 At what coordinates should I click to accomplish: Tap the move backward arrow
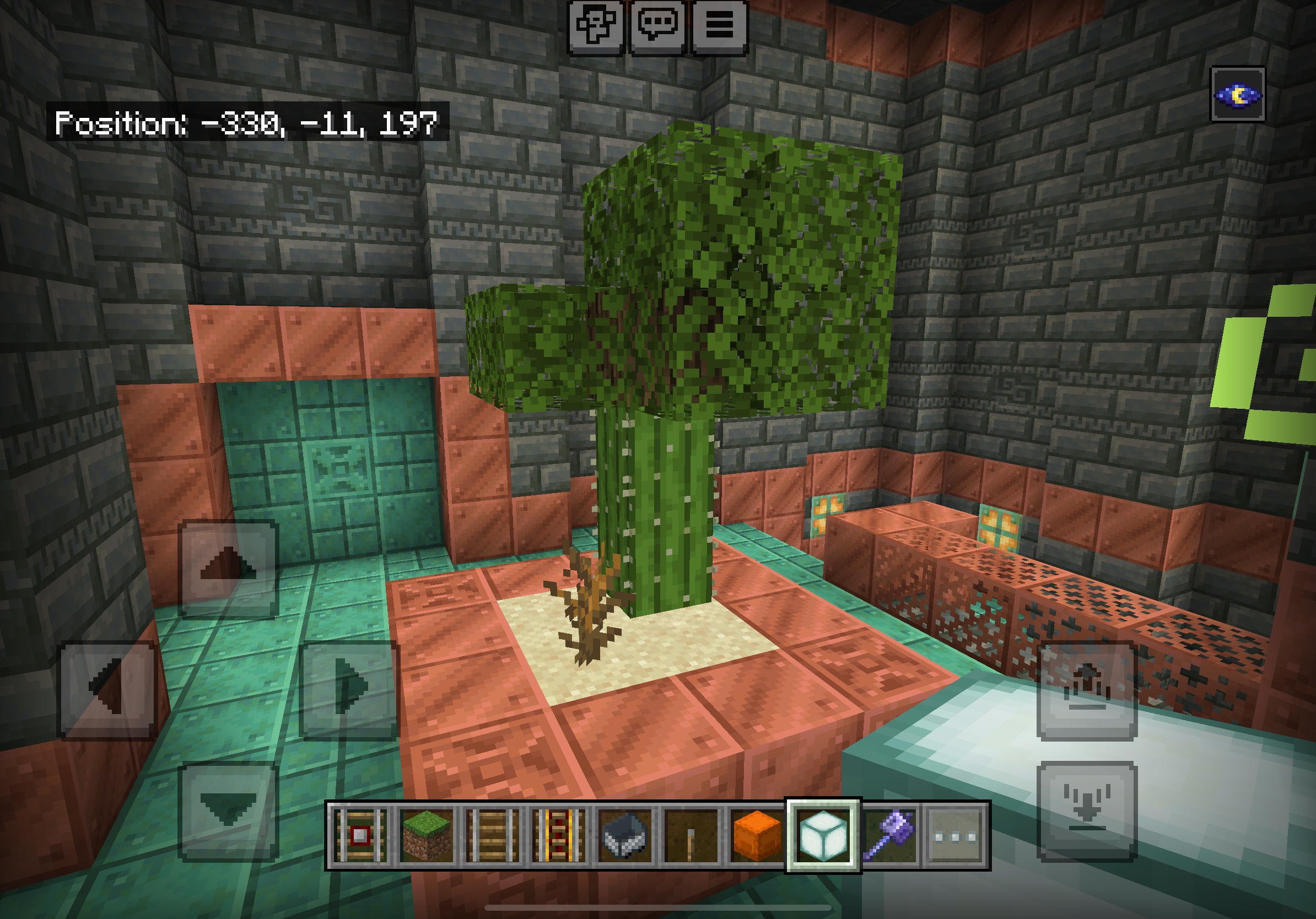[x=228, y=810]
